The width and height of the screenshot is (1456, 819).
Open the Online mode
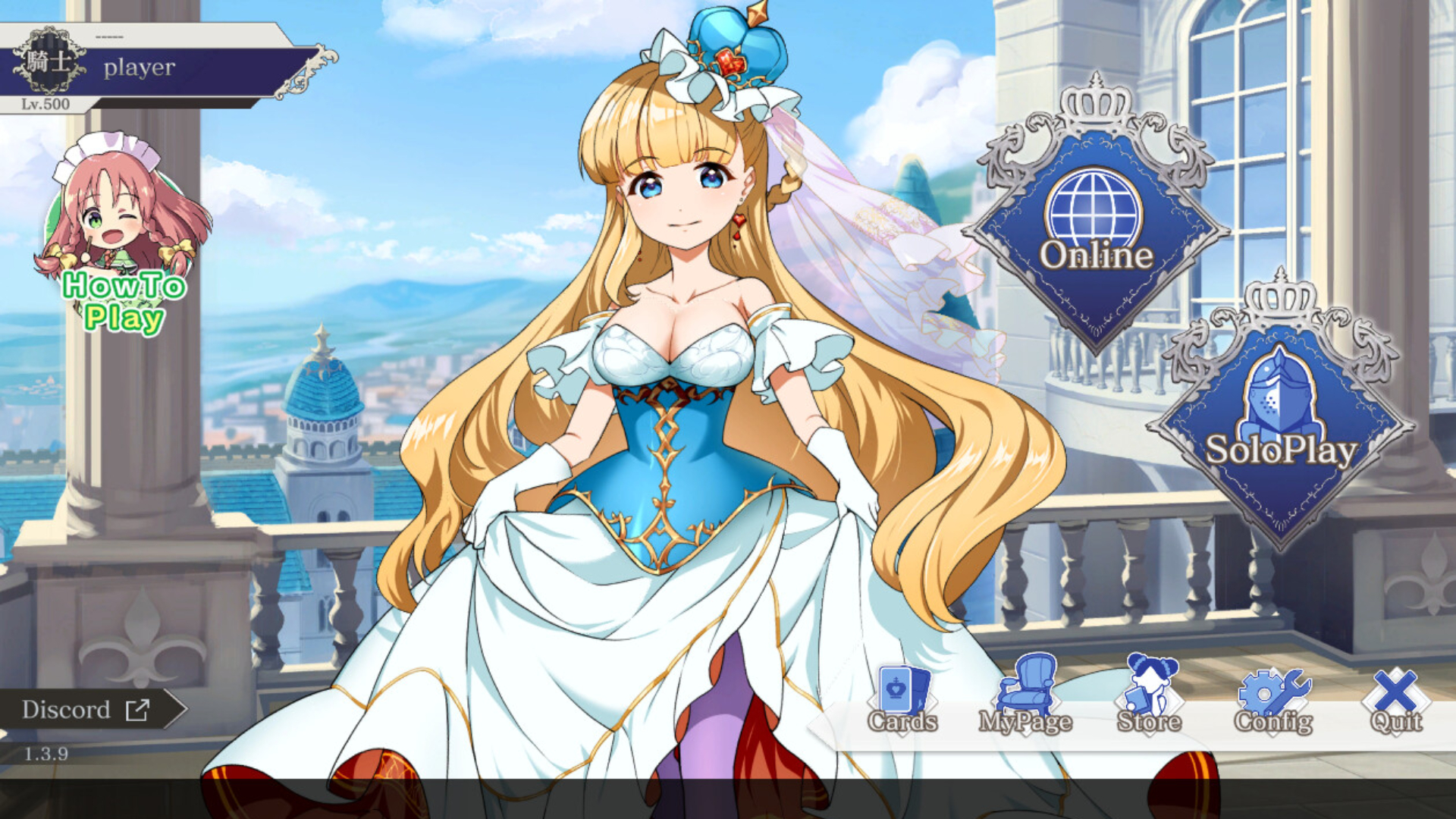(x=1096, y=227)
